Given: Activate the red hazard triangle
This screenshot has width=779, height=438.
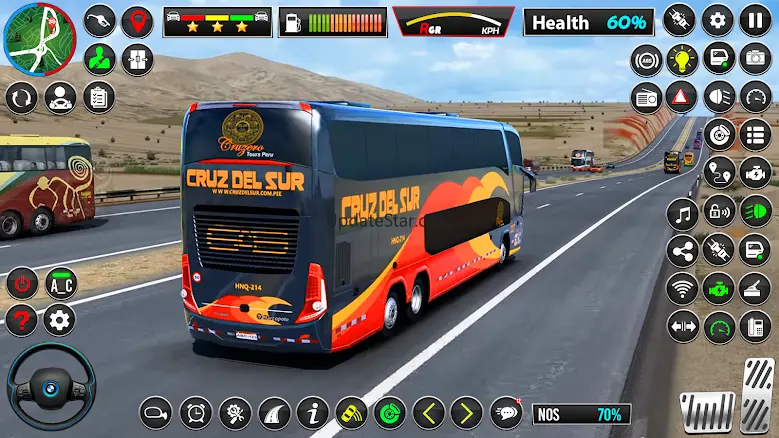Looking at the screenshot, I should [x=683, y=97].
